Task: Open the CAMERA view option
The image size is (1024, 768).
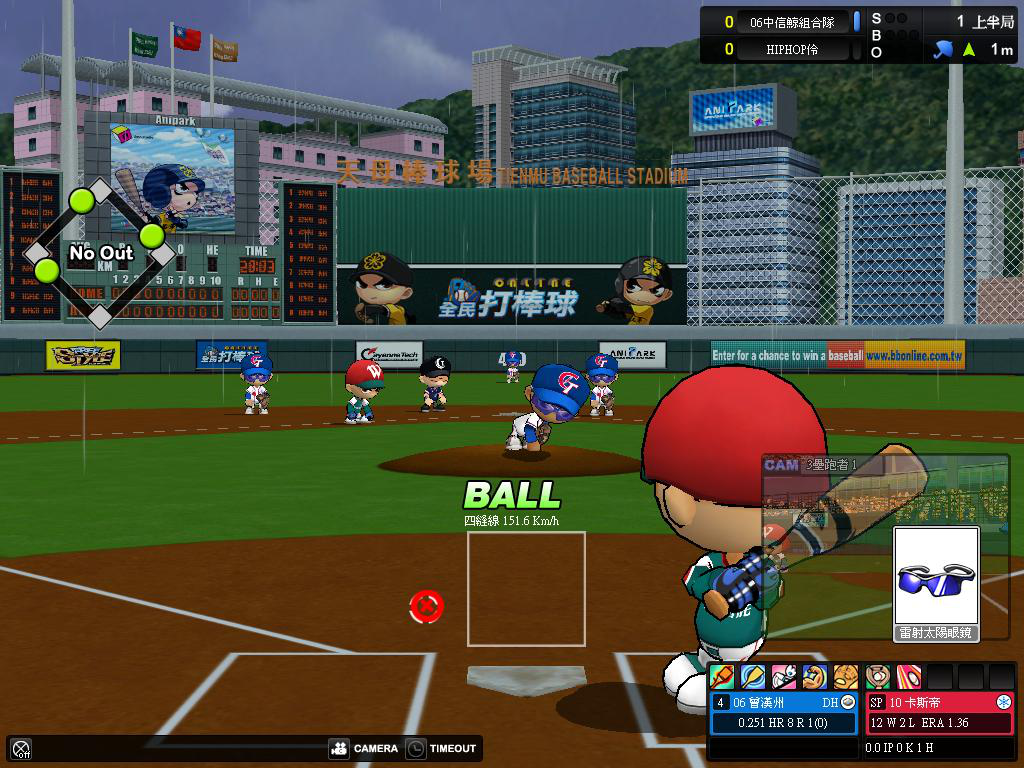Action: point(364,748)
